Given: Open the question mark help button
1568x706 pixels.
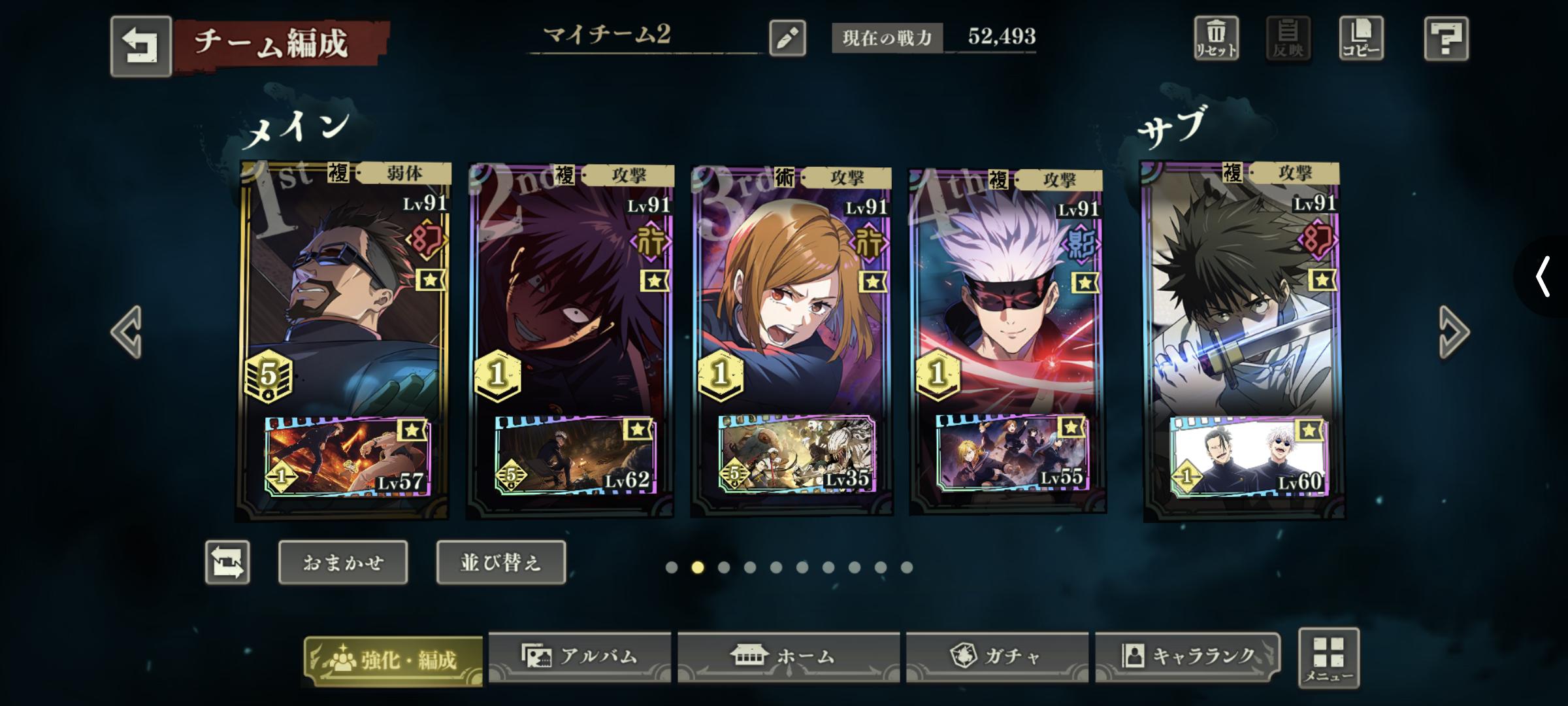Looking at the screenshot, I should point(1446,39).
